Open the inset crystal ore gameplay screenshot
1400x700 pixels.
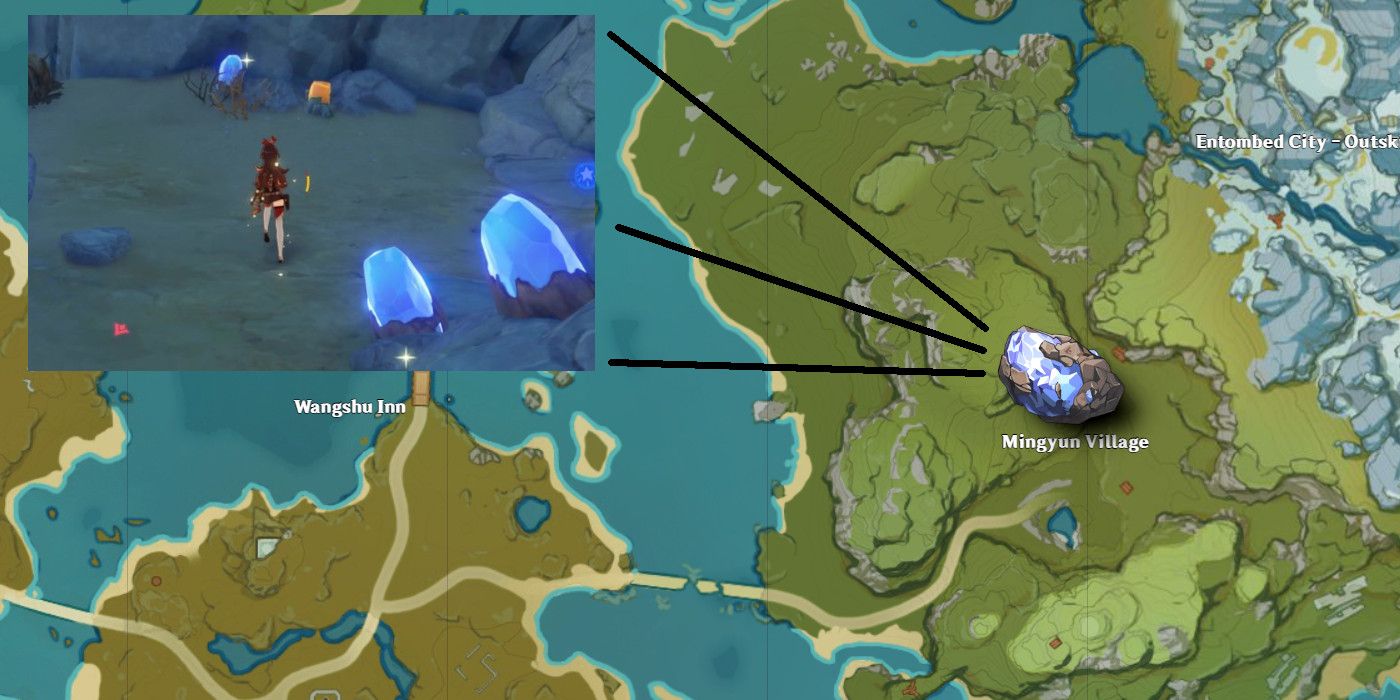pos(311,193)
